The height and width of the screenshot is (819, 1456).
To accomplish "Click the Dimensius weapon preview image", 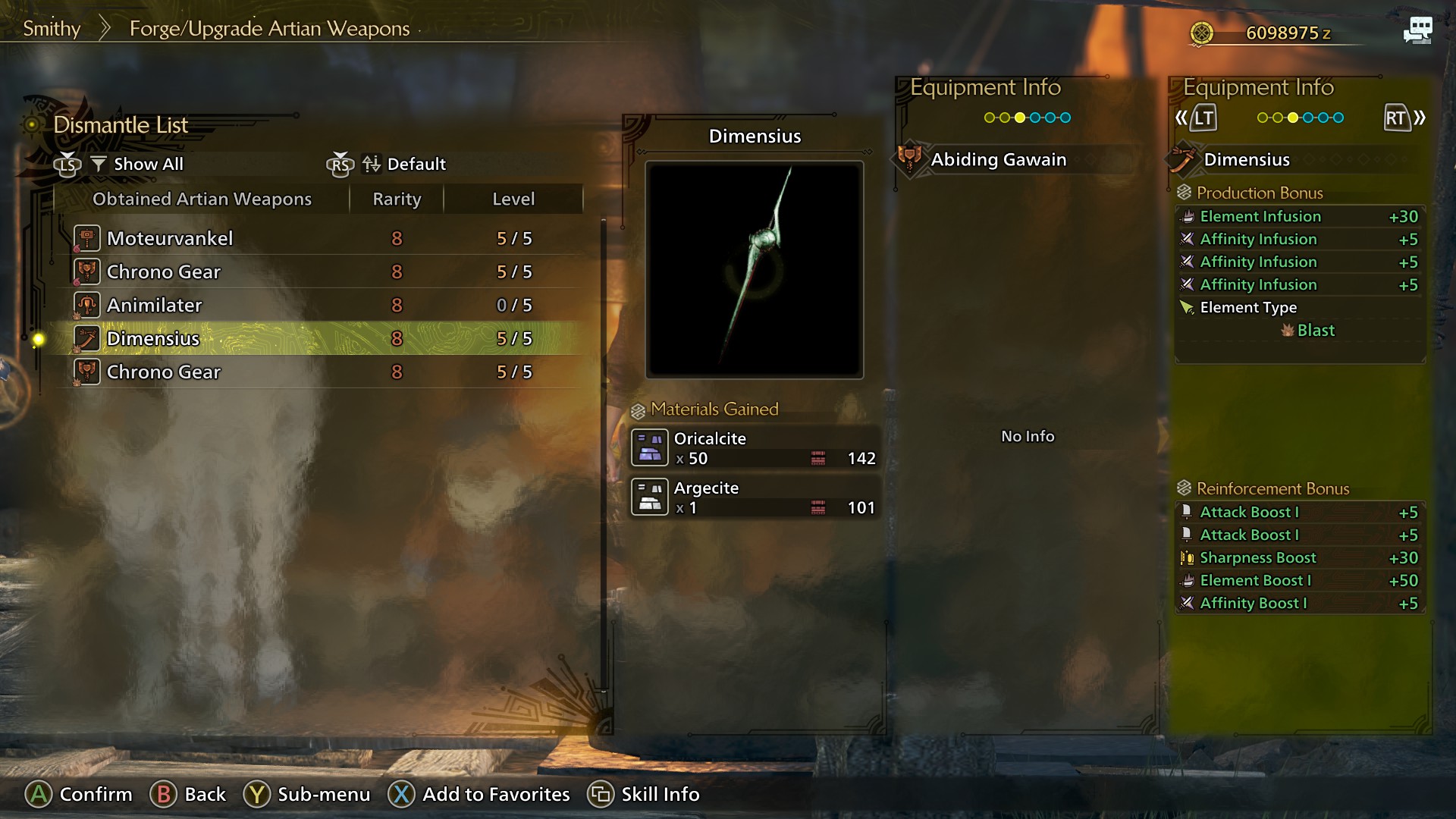I will tap(755, 269).
